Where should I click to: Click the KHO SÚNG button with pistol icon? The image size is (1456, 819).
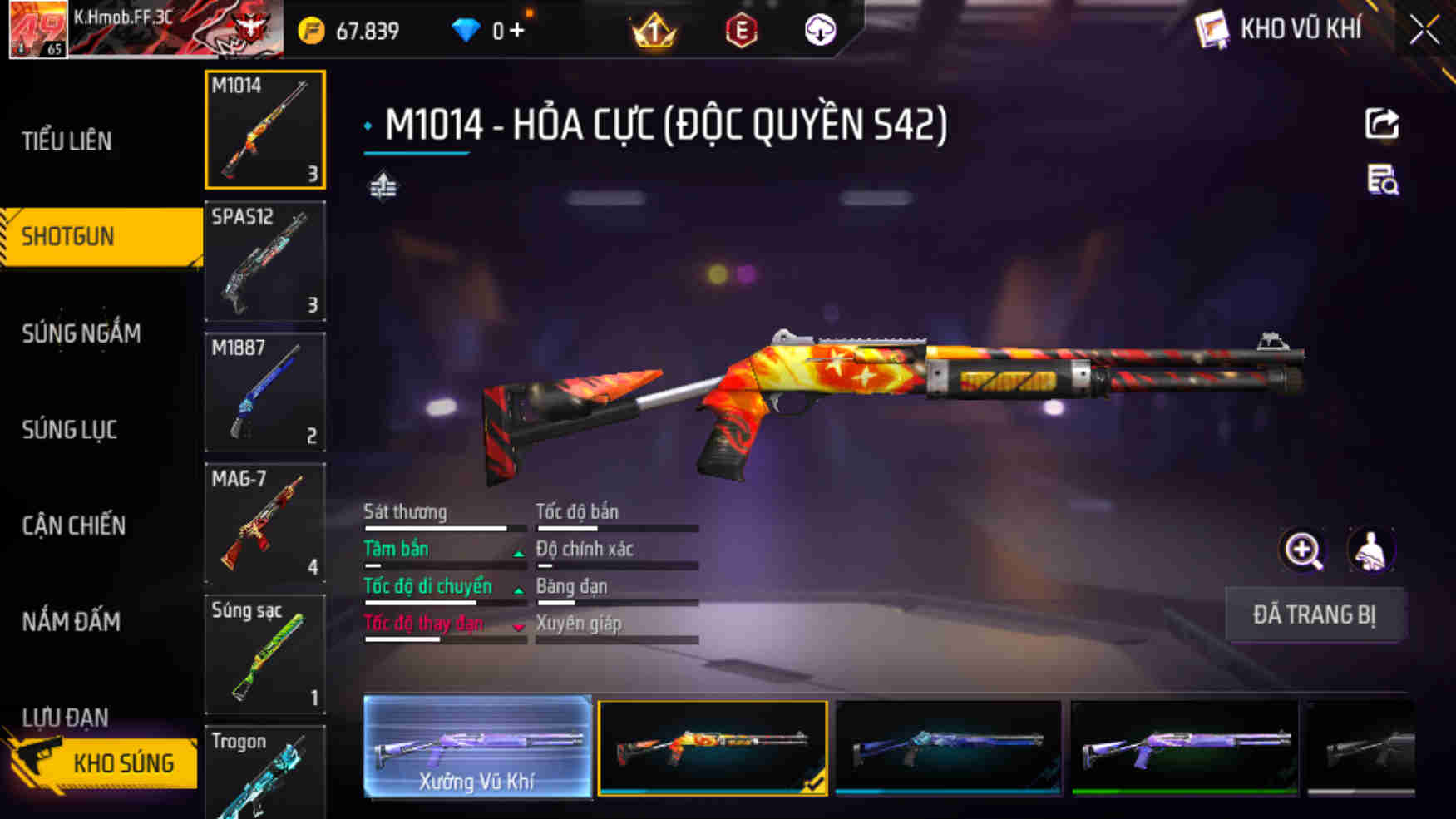(125, 762)
